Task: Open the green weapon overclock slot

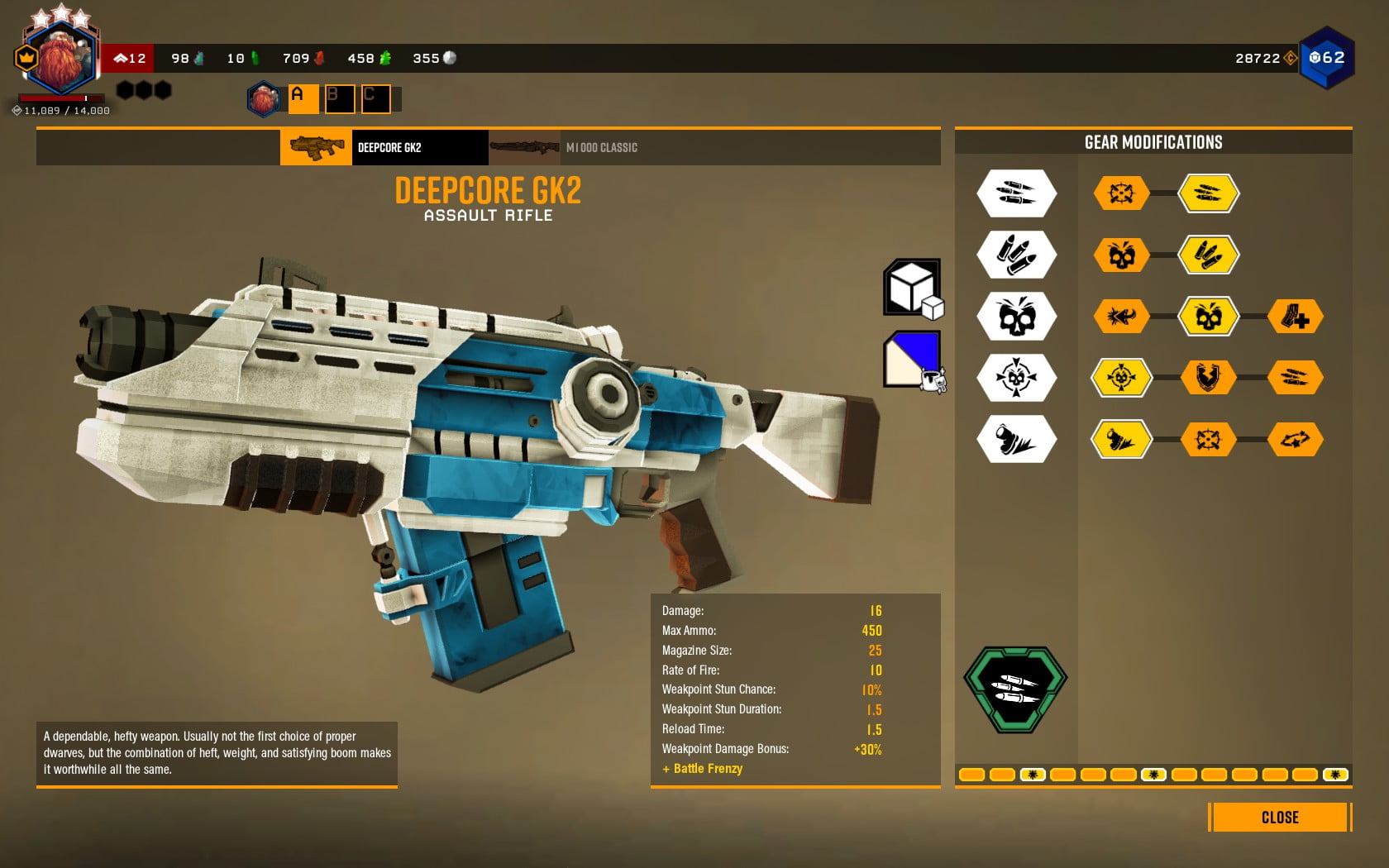Action: click(x=1015, y=689)
